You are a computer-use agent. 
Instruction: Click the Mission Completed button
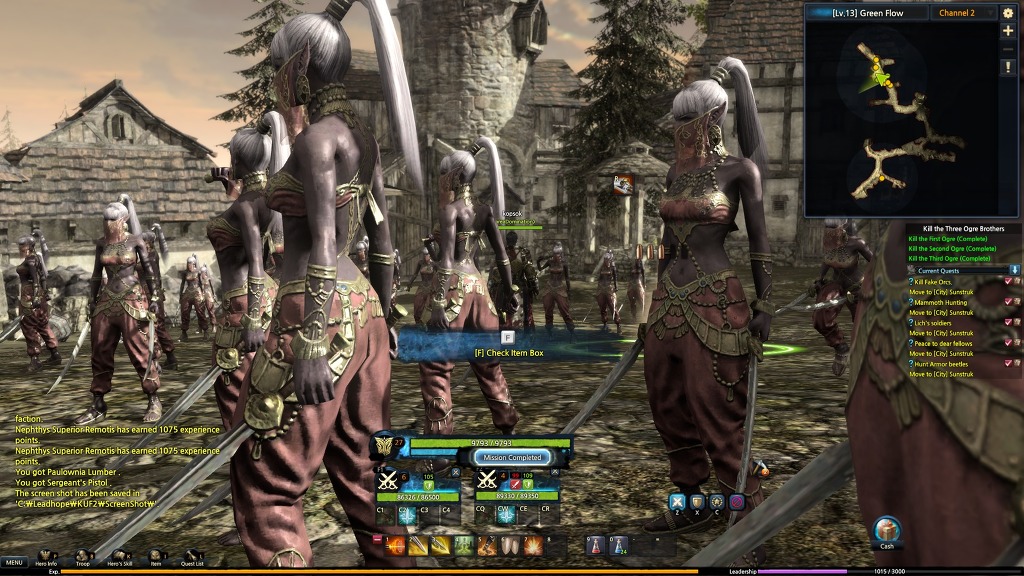tap(513, 458)
